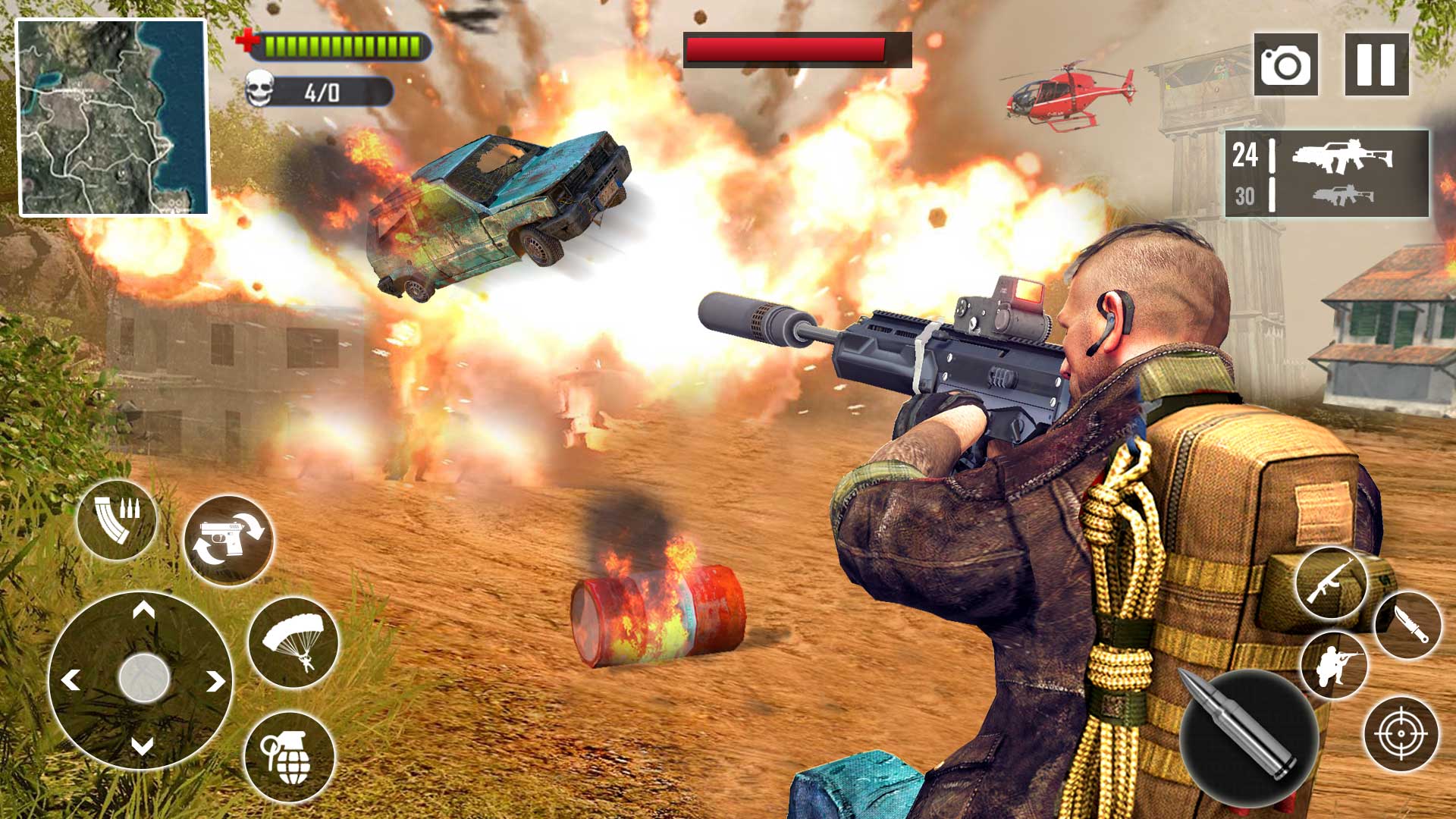
Task: Tap the green player health bar
Action: click(345, 43)
